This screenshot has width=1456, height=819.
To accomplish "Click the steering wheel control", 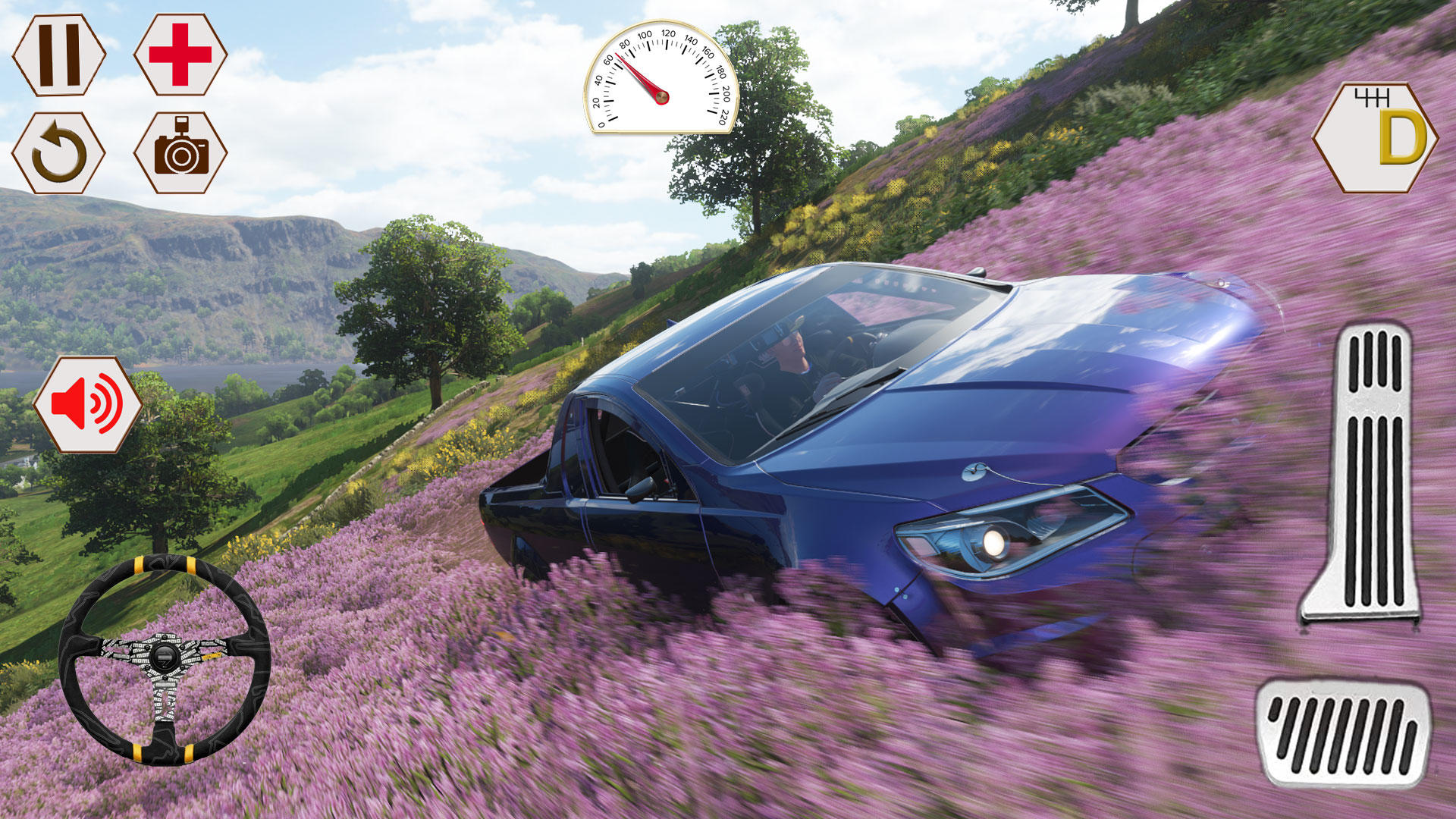I will point(164,658).
